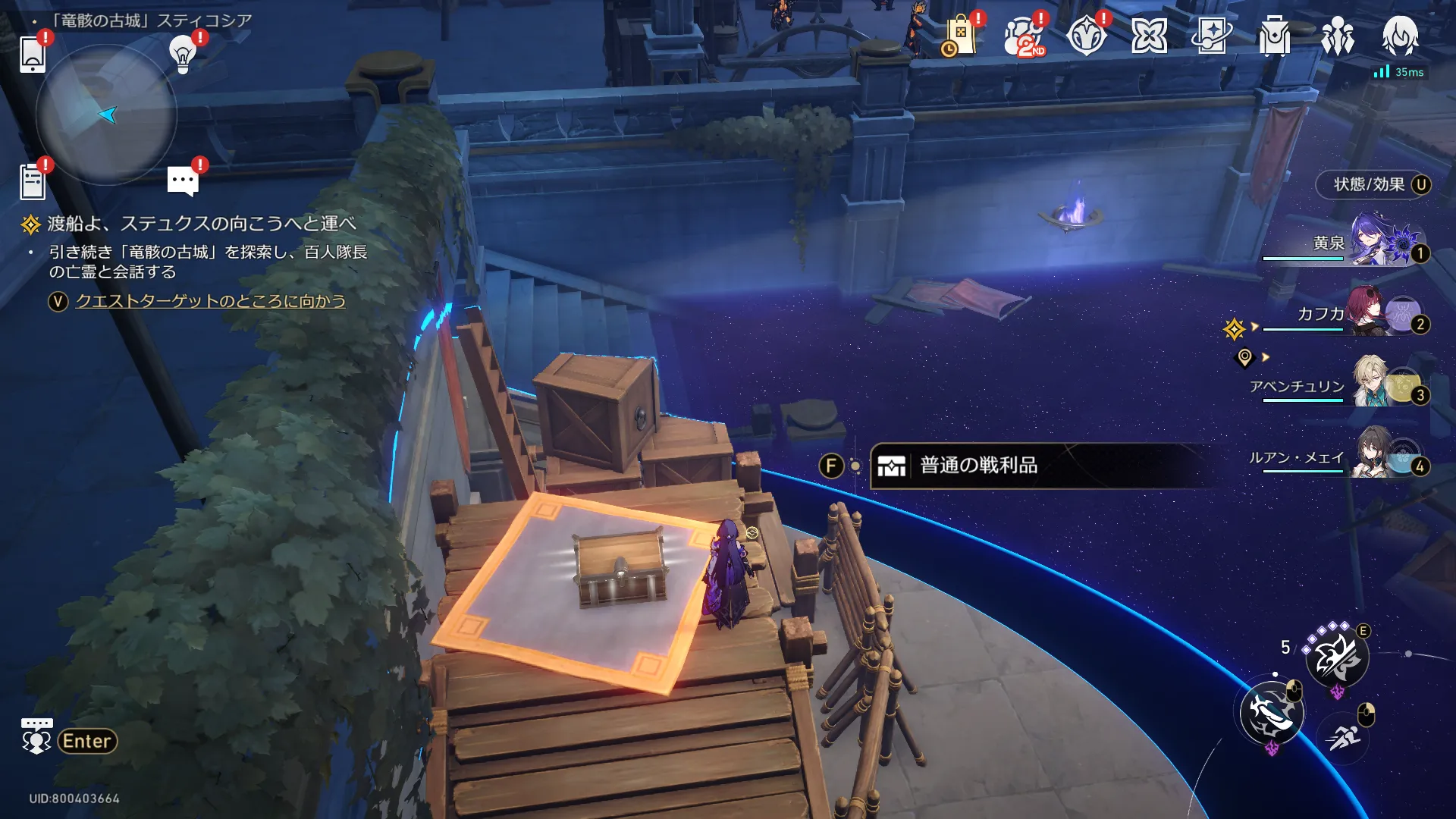
Task: Switch to party member カフカ
Action: 1376,312
